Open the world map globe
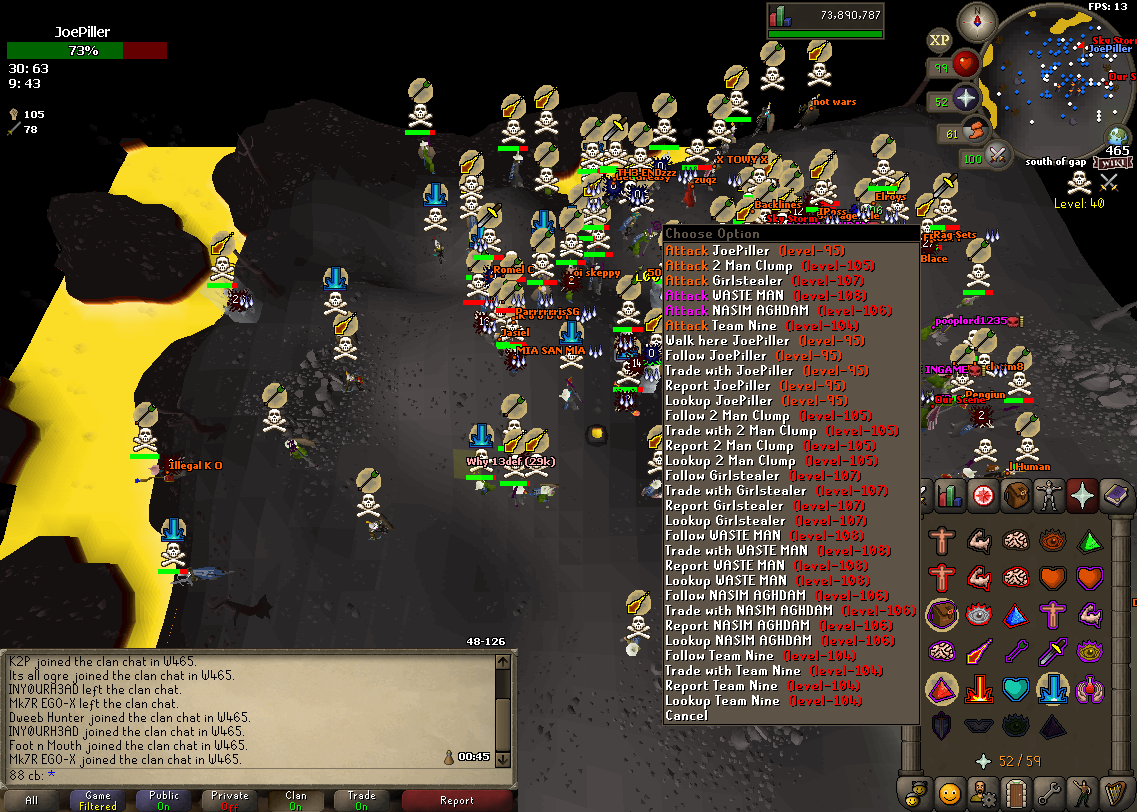This screenshot has width=1137, height=812. [1119, 137]
